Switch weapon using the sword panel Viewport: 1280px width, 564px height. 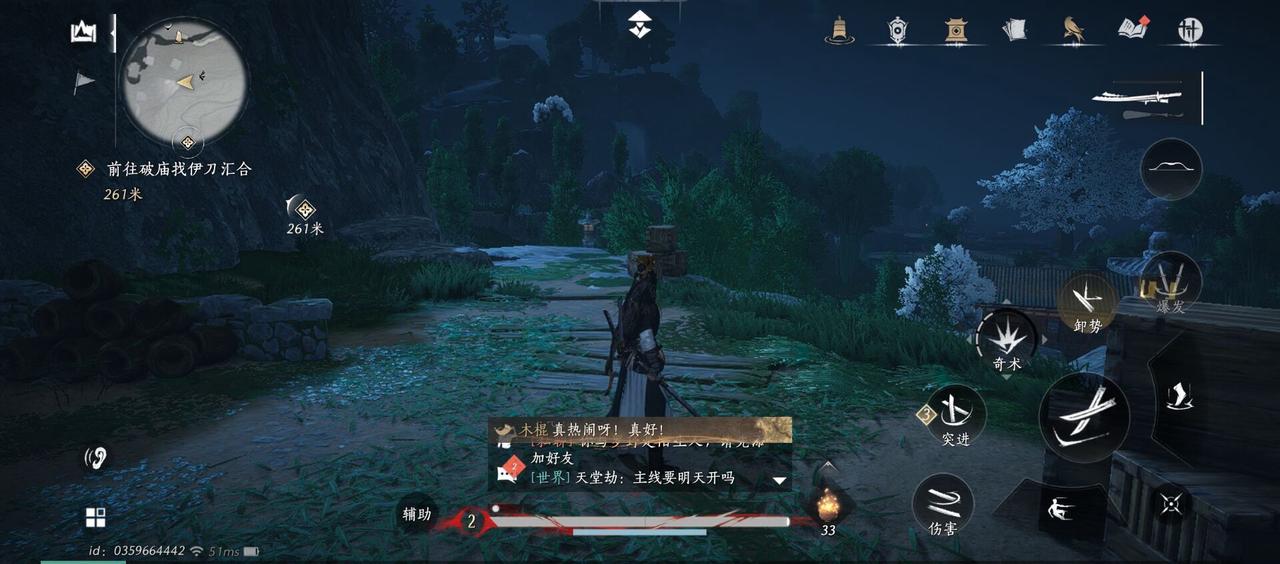click(1138, 98)
